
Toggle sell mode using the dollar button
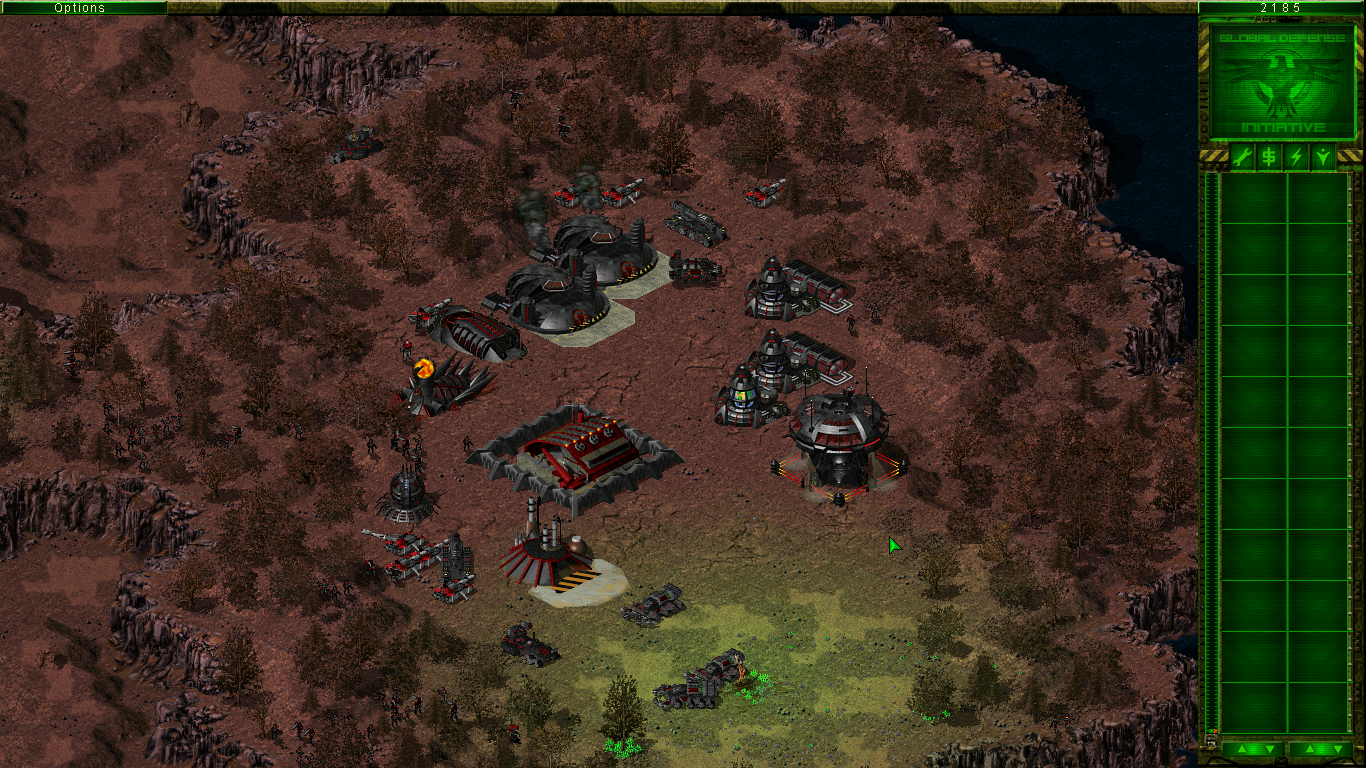(1268, 156)
